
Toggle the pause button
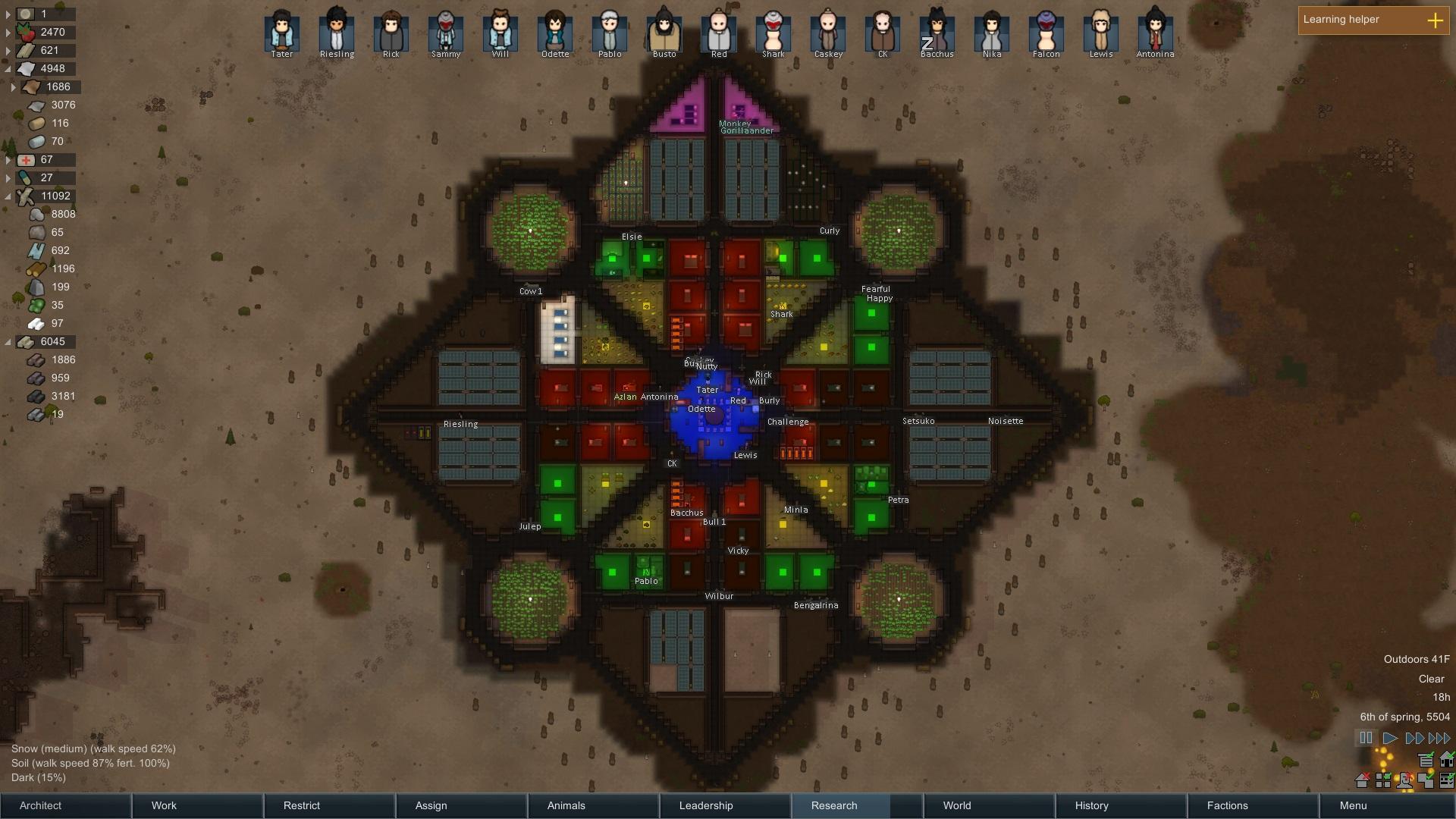1366,738
